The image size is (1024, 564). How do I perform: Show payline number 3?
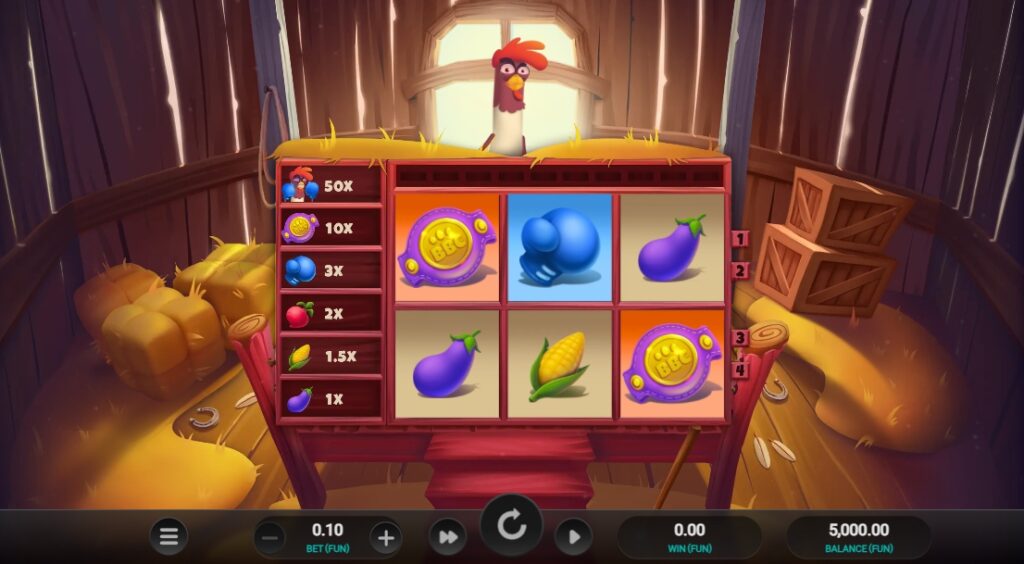[741, 338]
